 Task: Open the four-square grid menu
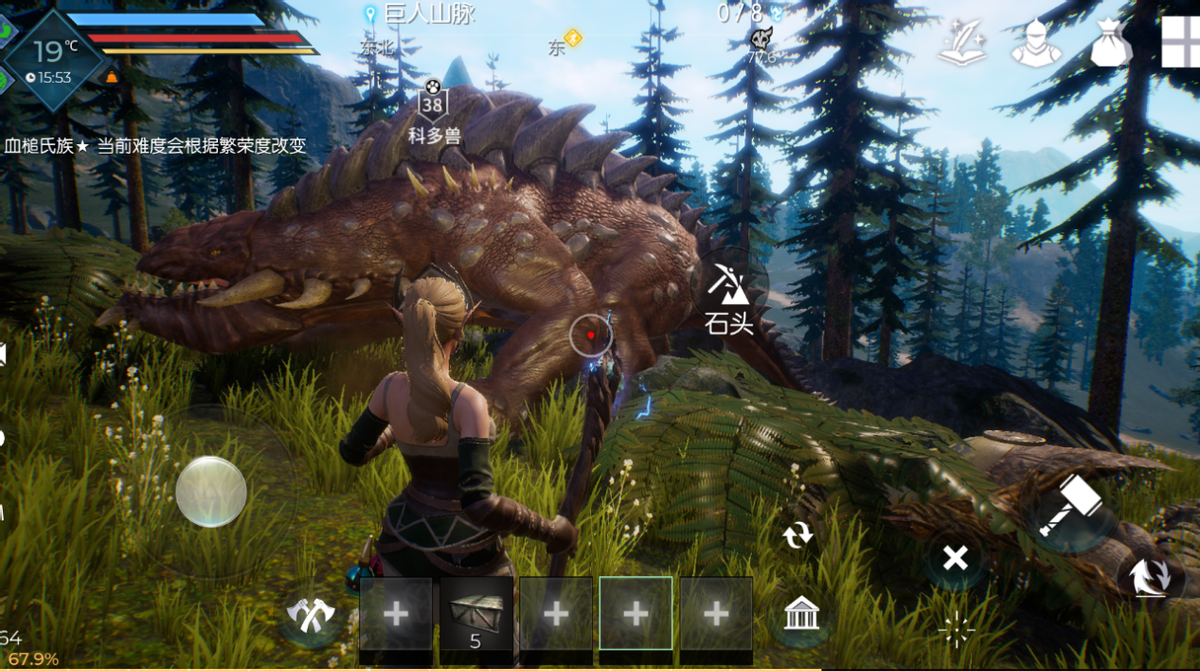click(1180, 42)
